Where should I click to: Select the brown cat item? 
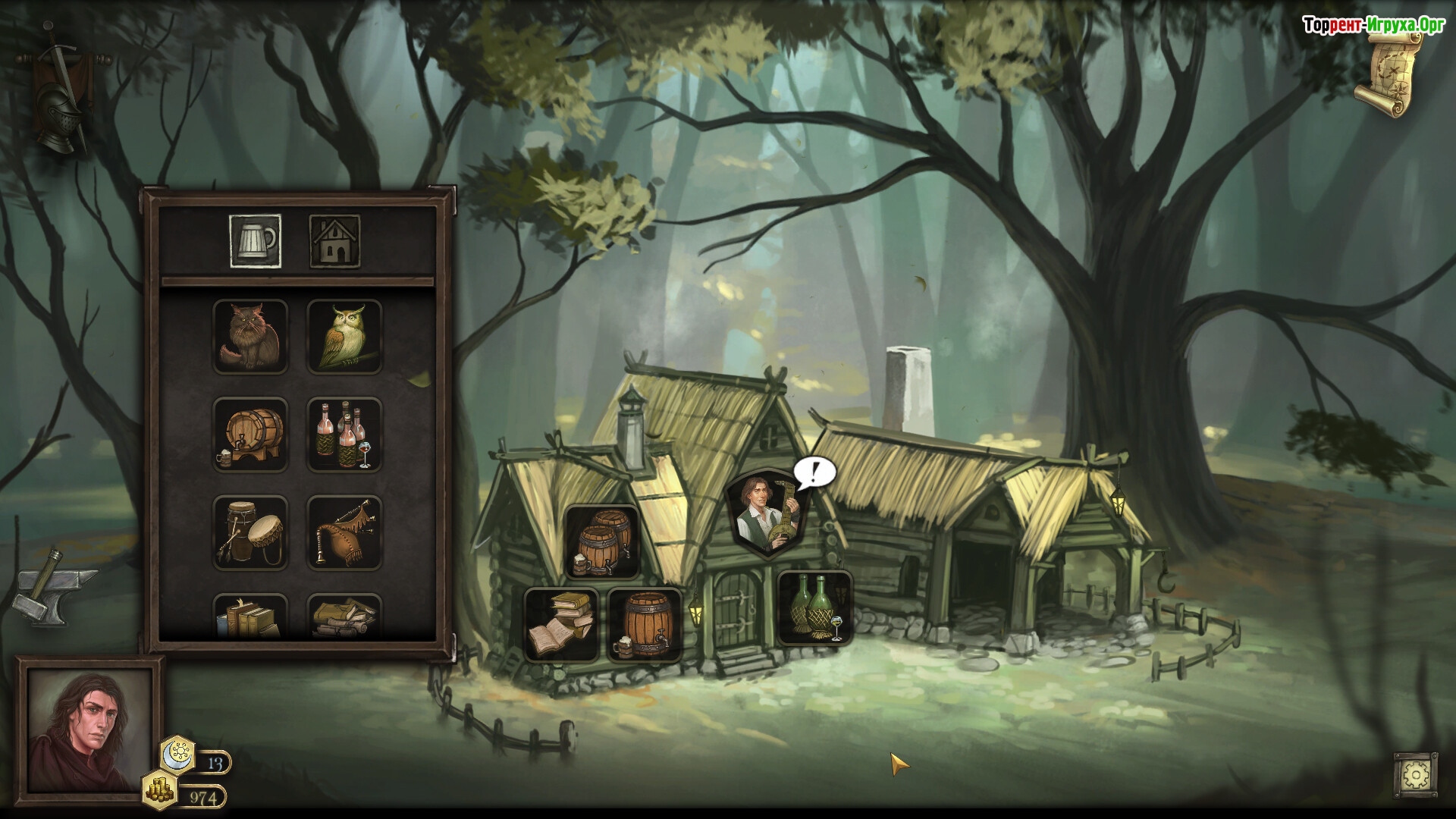pyautogui.click(x=250, y=337)
